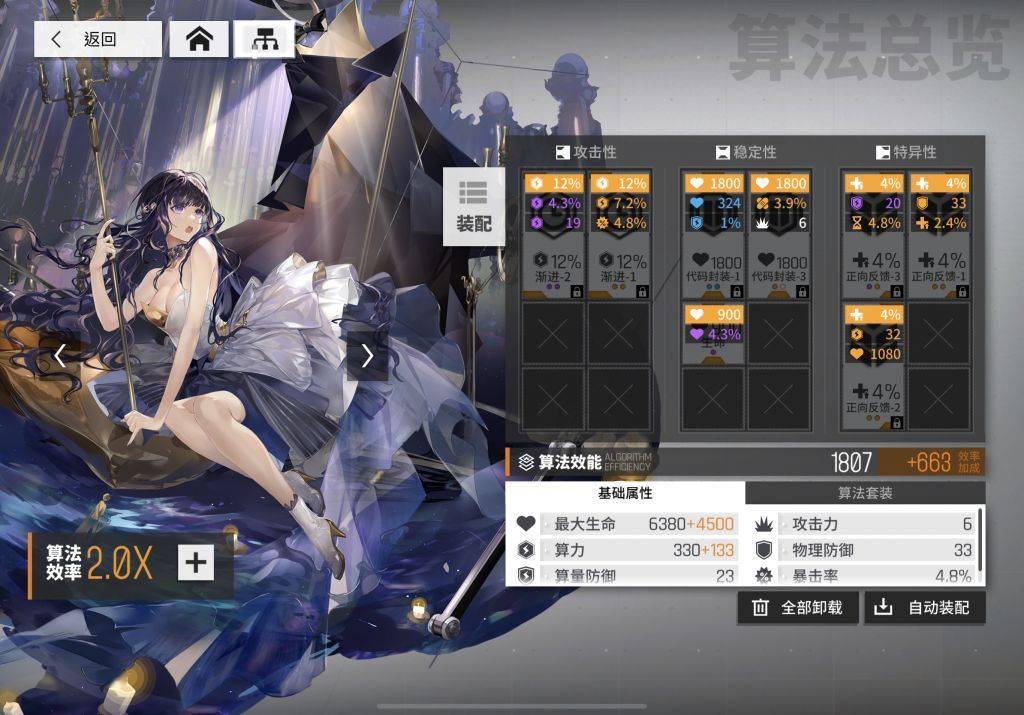Unequip everything with 全部卸载
Image resolution: width=1024 pixels, height=715 pixels.
click(798, 607)
